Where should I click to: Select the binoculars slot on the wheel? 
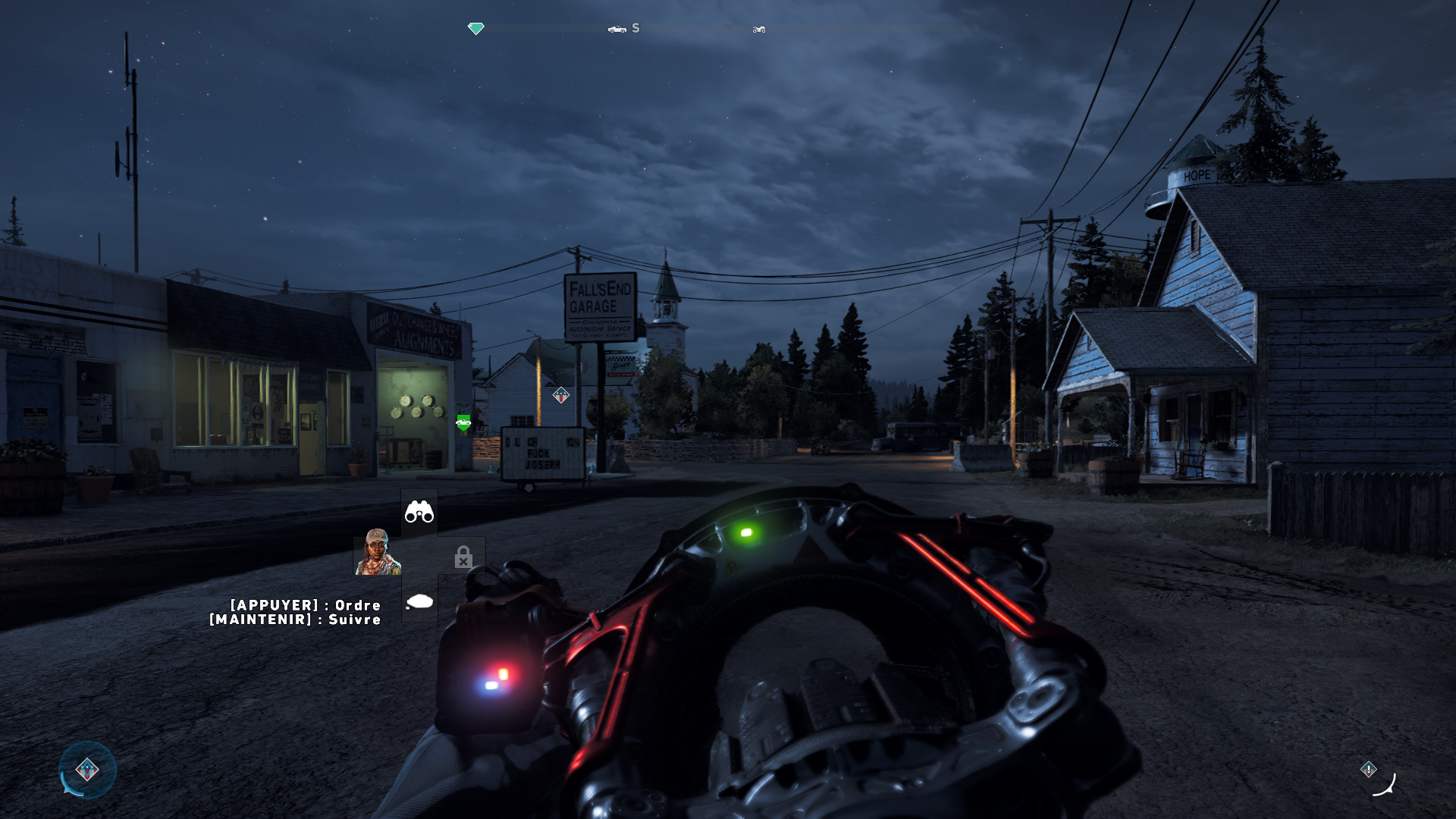(x=419, y=513)
